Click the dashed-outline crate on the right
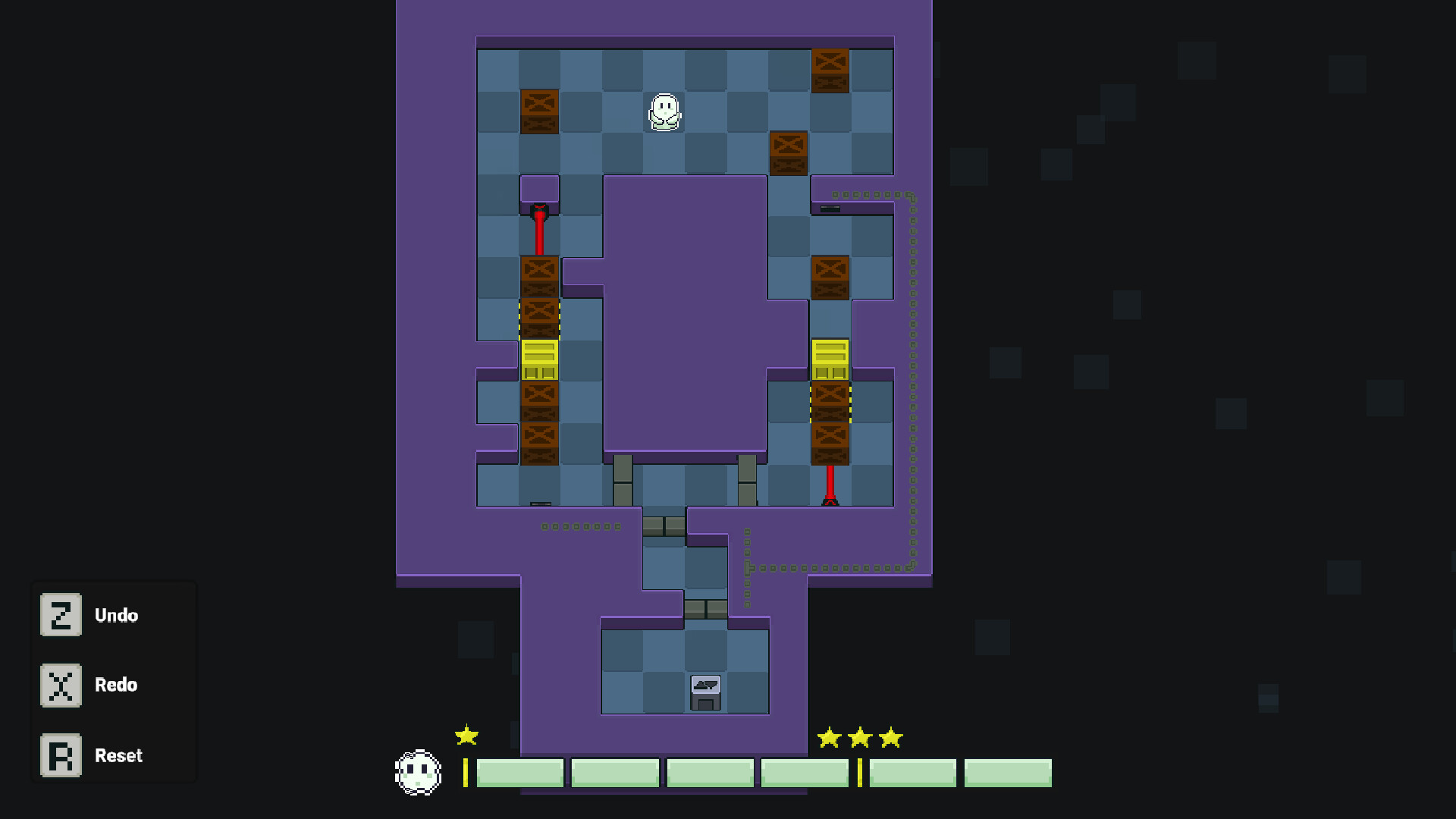Viewport: 1456px width, 819px height. (x=830, y=402)
